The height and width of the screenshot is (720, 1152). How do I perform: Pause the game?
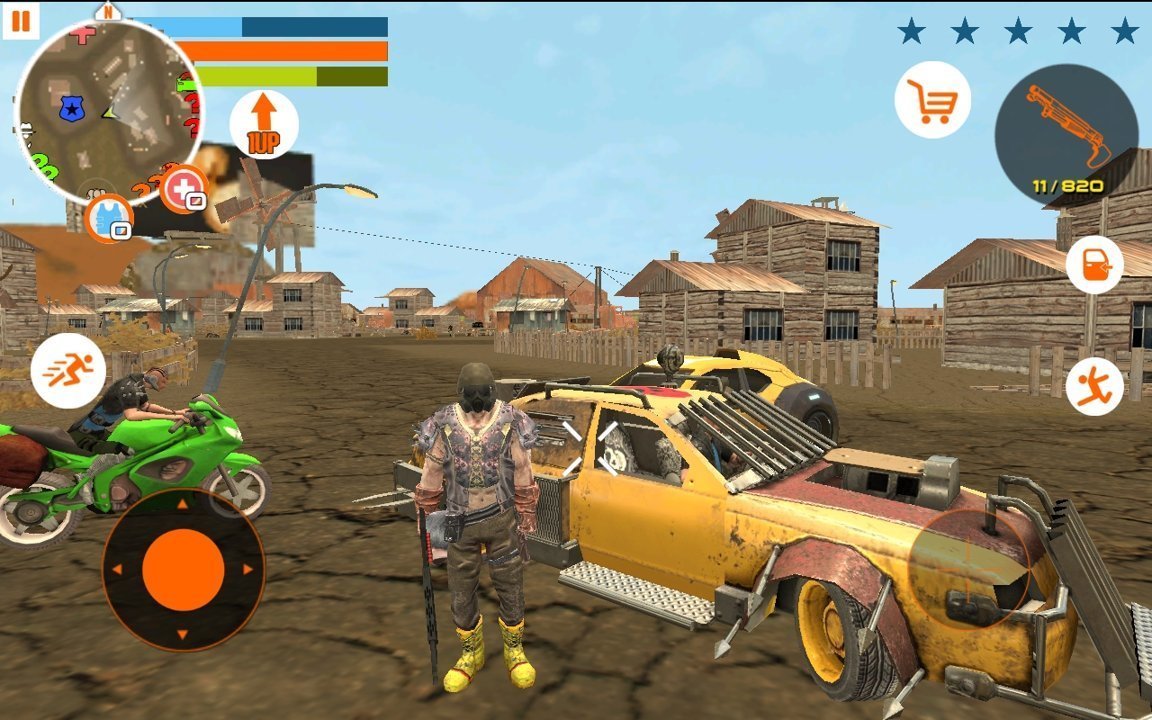coord(20,20)
